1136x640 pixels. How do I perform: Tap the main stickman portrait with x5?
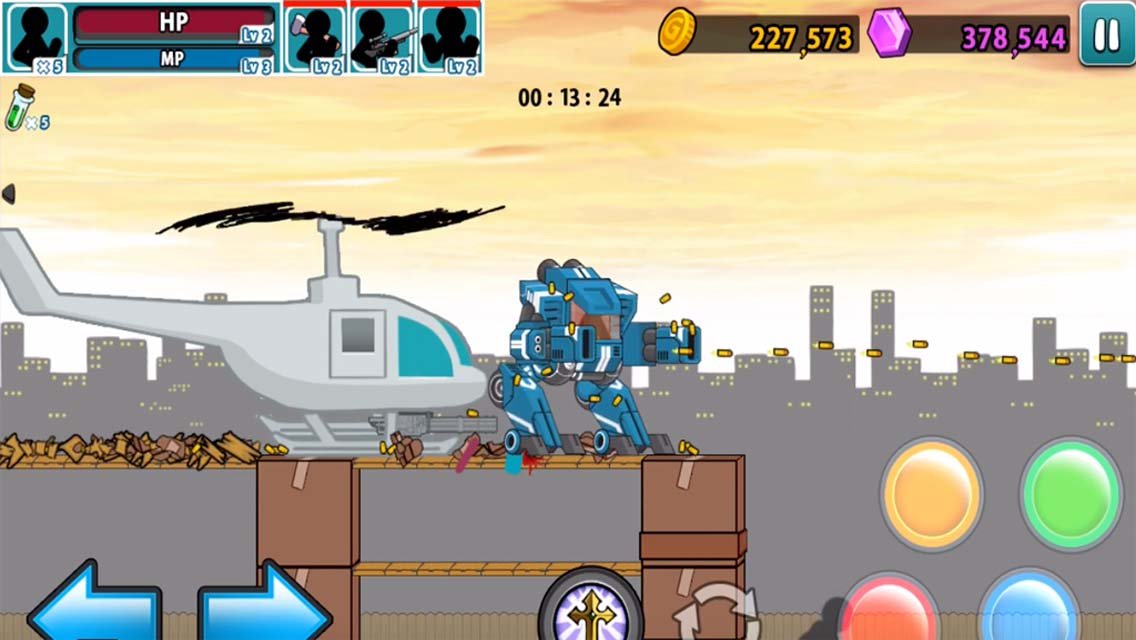36,38
